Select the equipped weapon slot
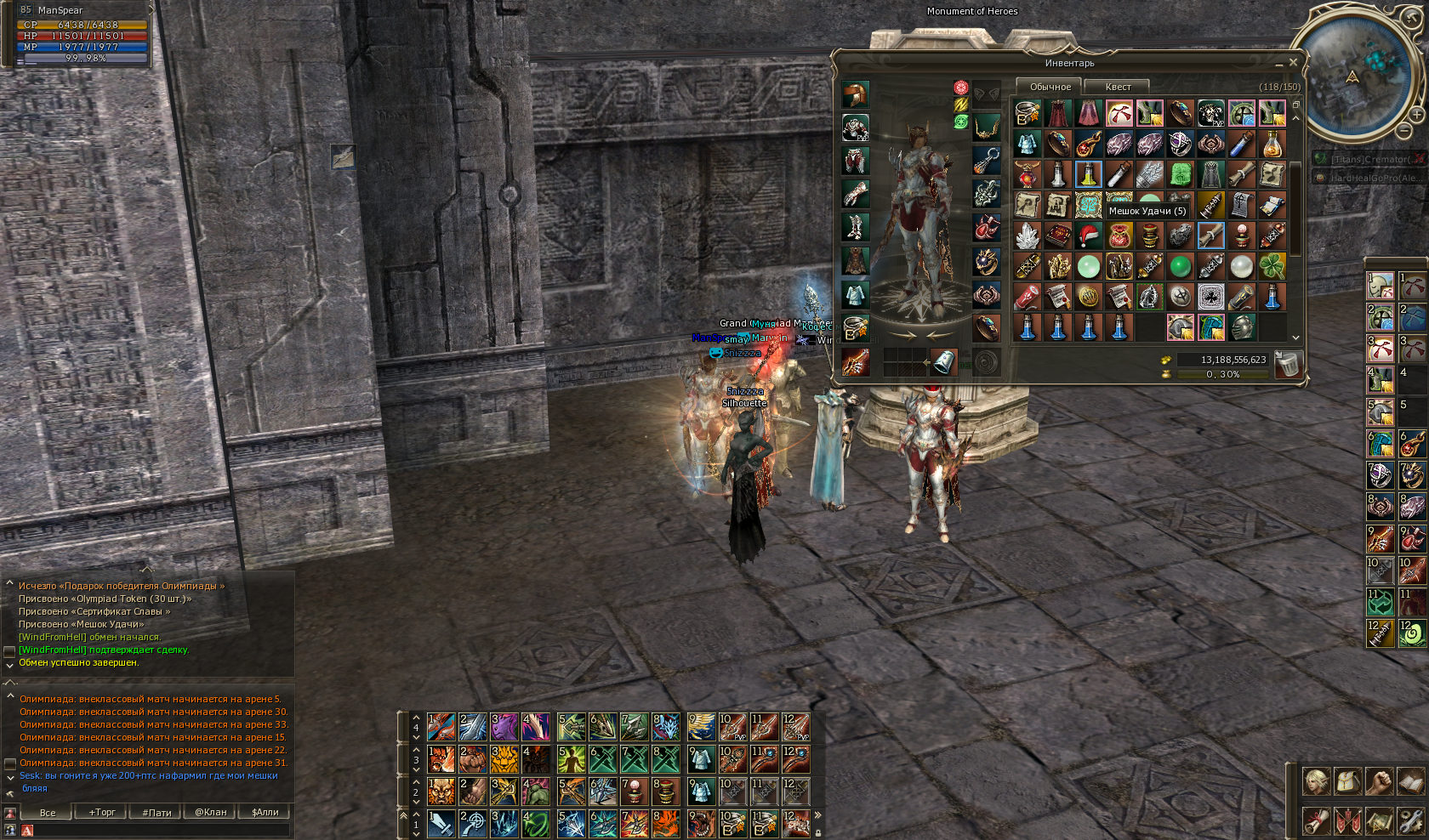The height and width of the screenshot is (840, 1429). coord(855,361)
